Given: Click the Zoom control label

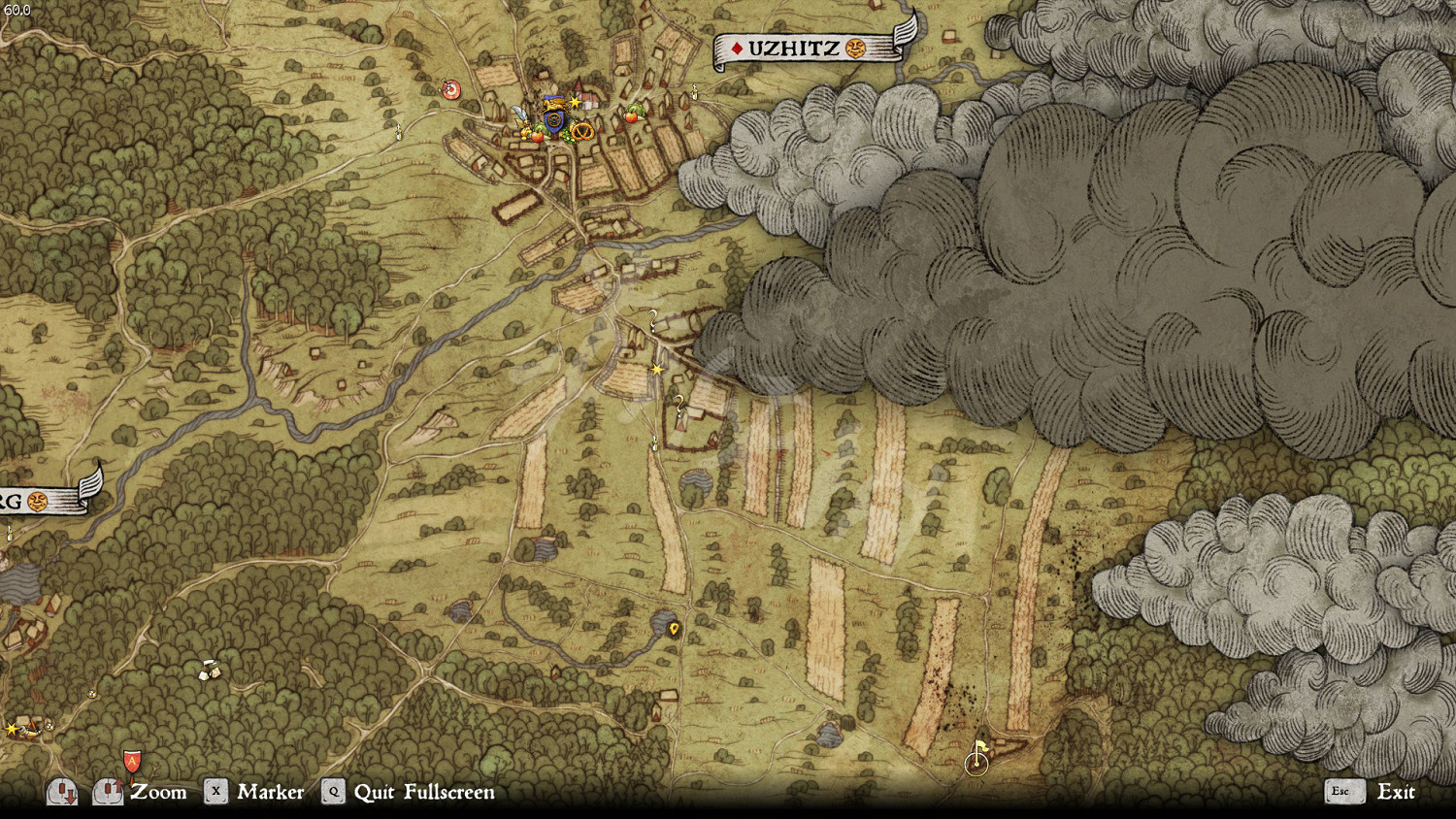Looking at the screenshot, I should (x=158, y=792).
